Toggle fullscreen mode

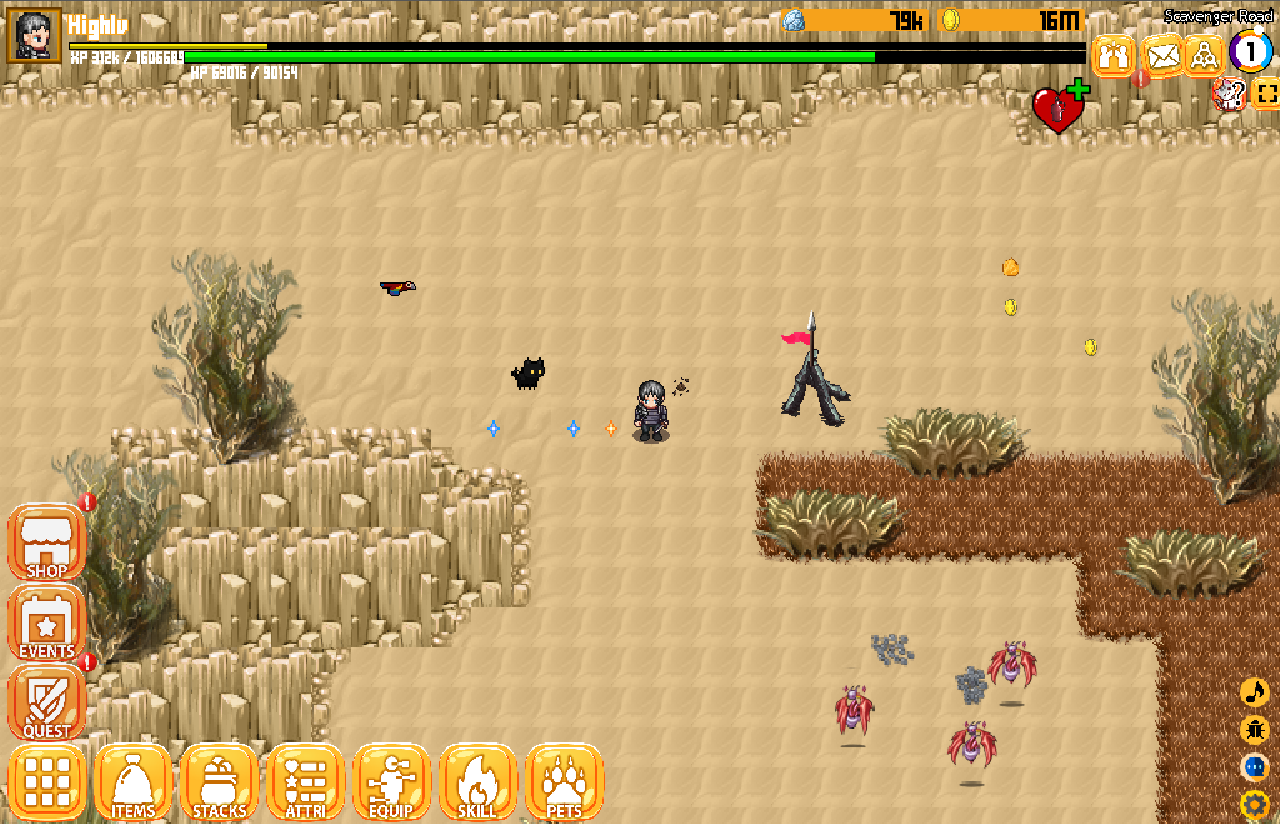point(1266,95)
